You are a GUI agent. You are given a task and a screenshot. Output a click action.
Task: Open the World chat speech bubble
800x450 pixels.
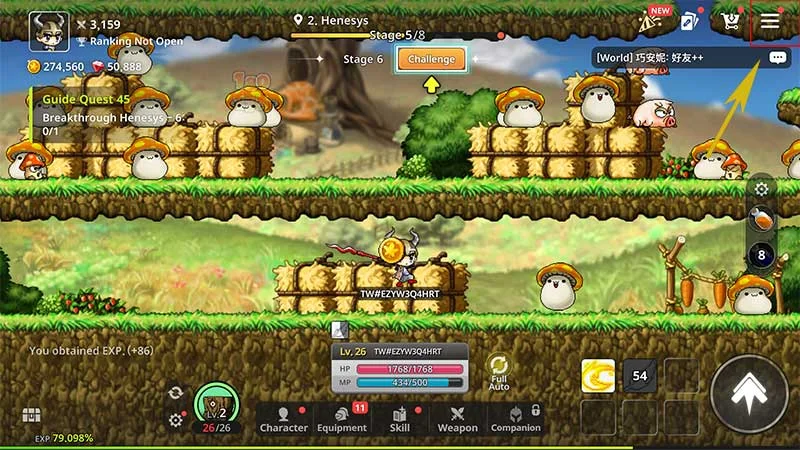[x=778, y=59]
